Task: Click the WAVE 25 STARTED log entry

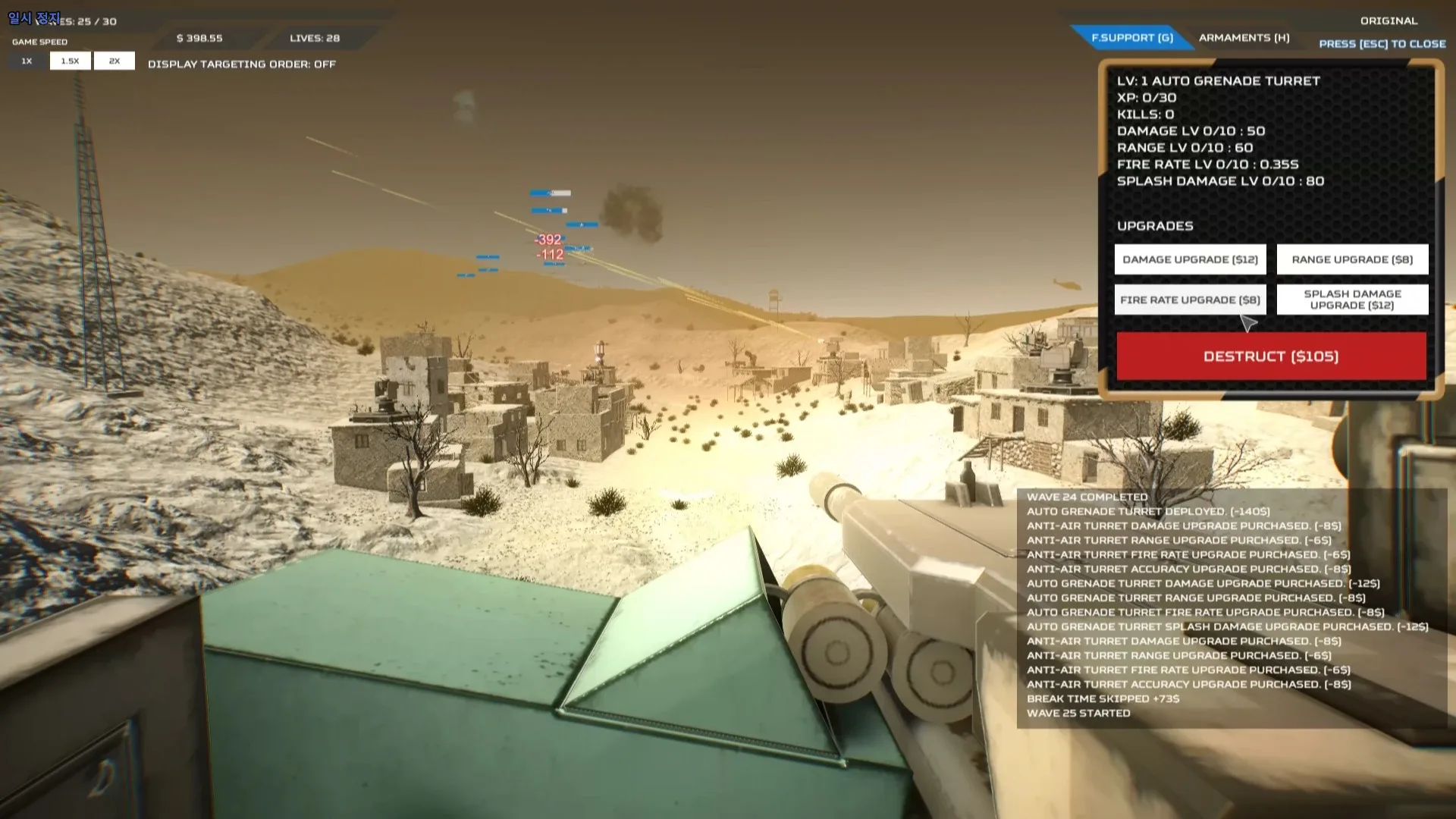Action: coord(1078,713)
